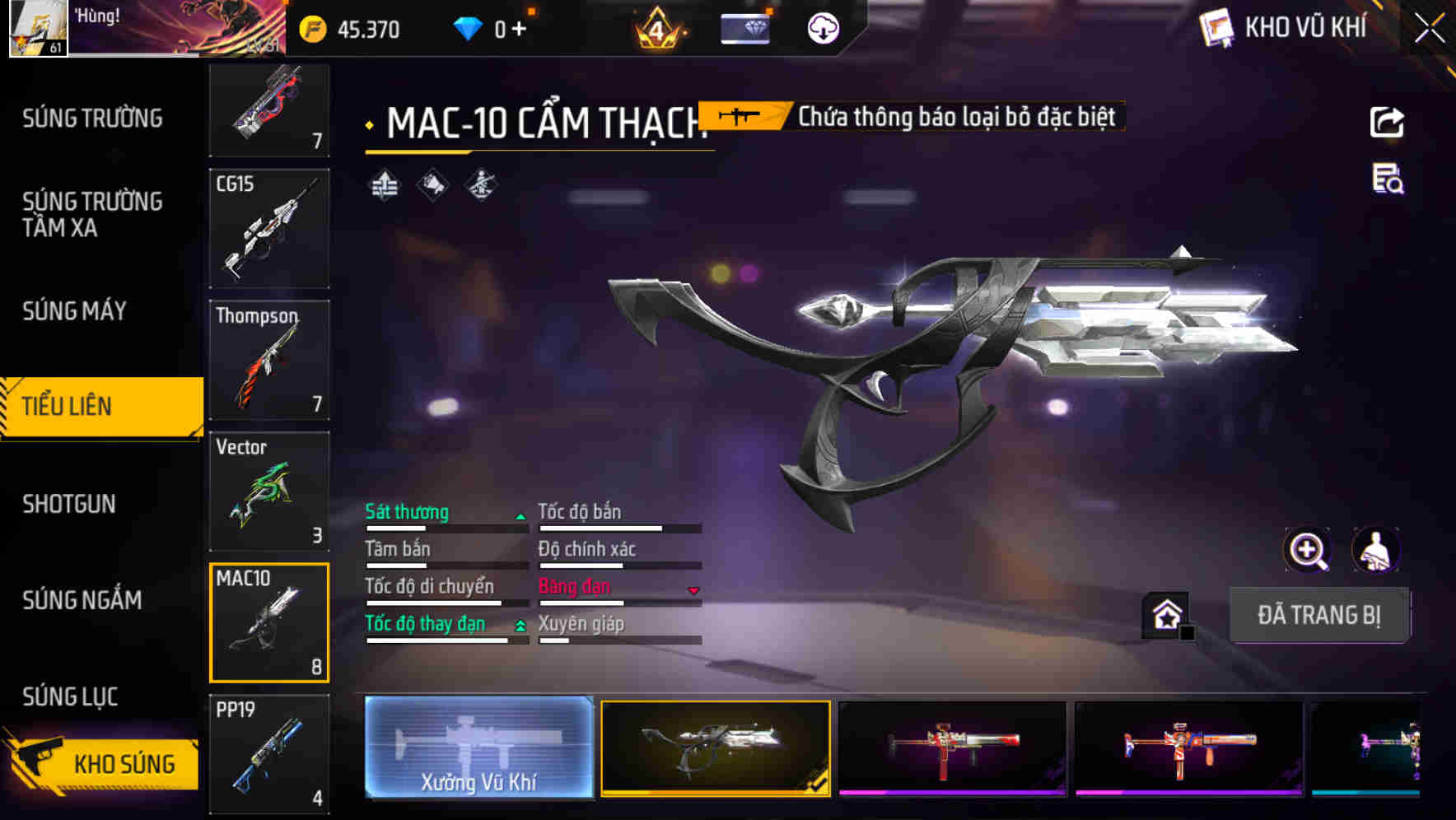Switch to the Súng Trường category
Viewport: 1456px width, 820px height.
pos(92,119)
